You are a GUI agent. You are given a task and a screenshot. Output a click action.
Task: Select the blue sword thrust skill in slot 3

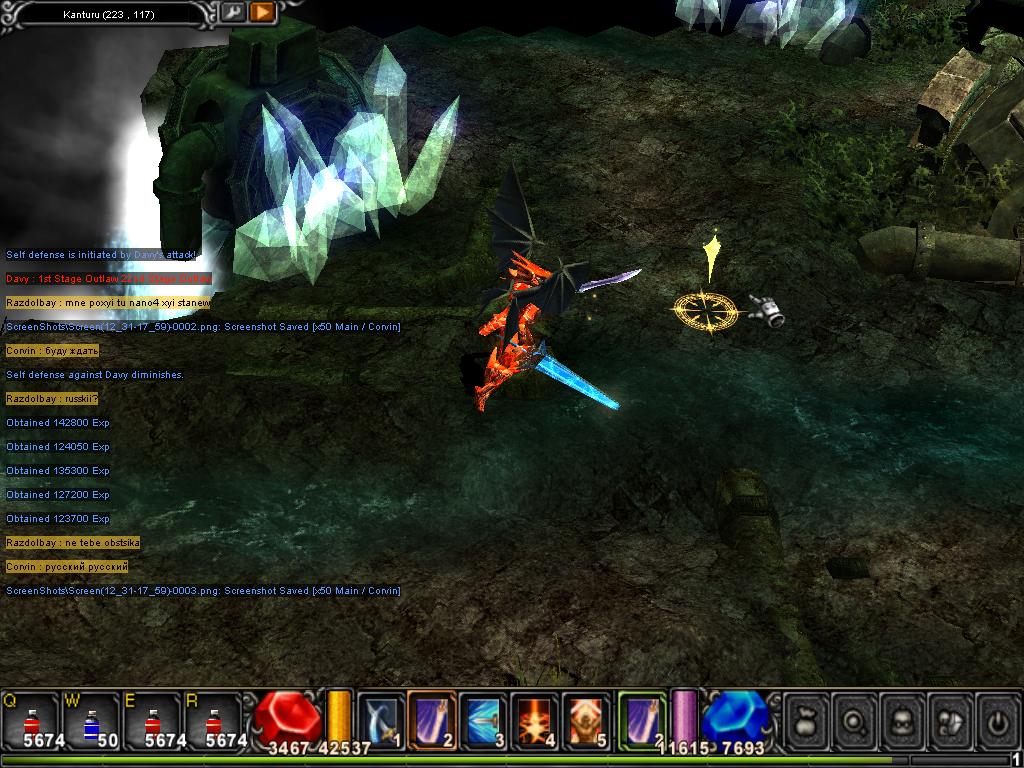[x=483, y=720]
